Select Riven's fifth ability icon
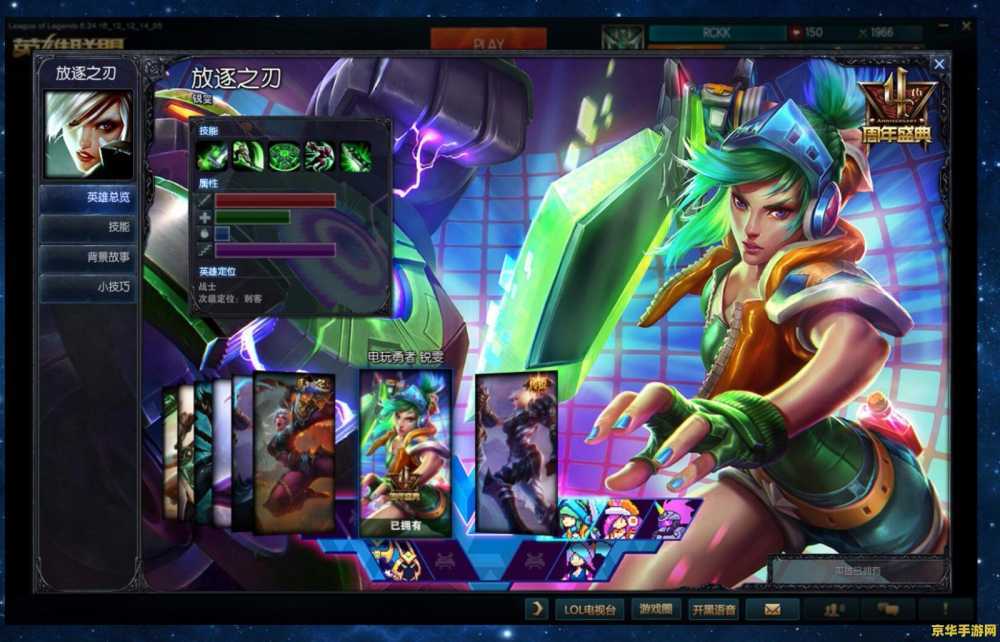The image size is (1000, 642). click(x=356, y=156)
